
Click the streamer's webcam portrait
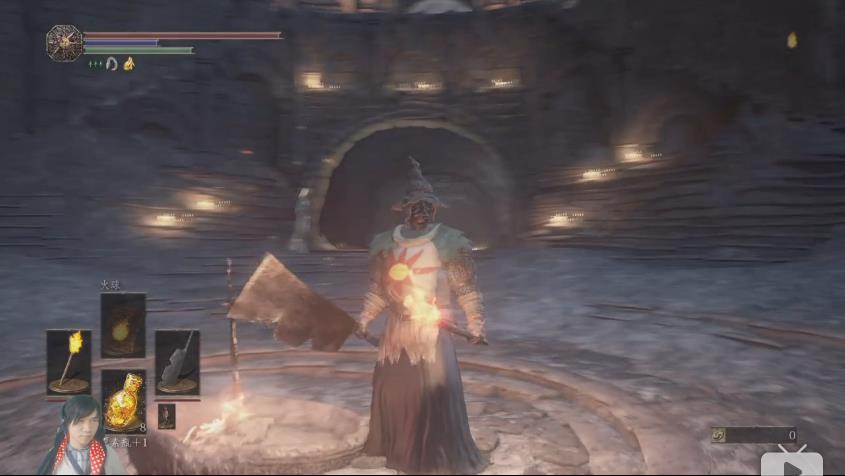click(x=78, y=437)
